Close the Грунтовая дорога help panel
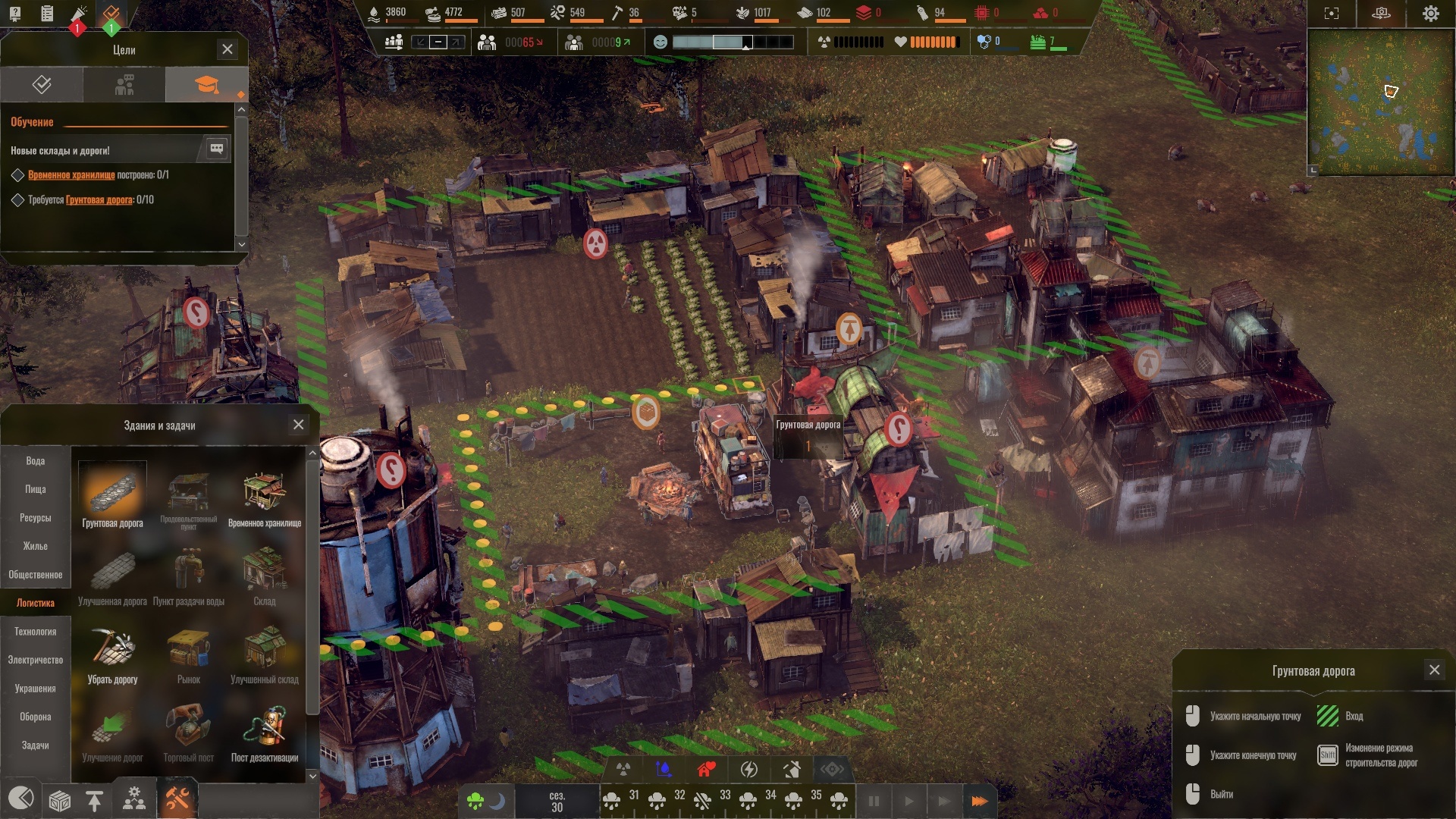The height and width of the screenshot is (819, 1456). tap(1434, 670)
